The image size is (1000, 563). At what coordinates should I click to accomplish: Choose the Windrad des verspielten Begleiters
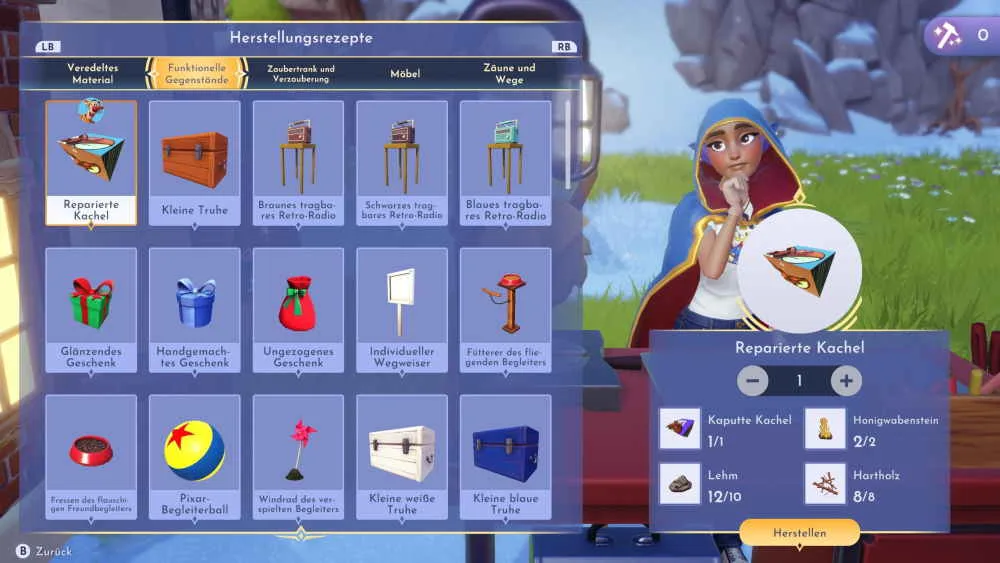(x=298, y=457)
